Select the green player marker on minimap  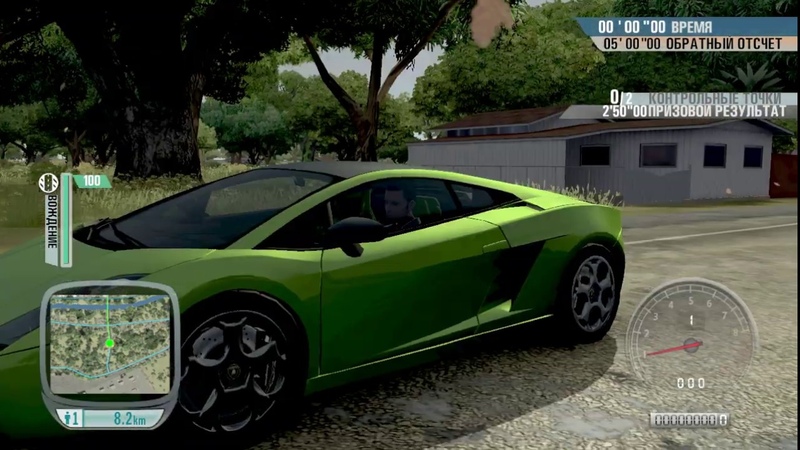[110, 343]
